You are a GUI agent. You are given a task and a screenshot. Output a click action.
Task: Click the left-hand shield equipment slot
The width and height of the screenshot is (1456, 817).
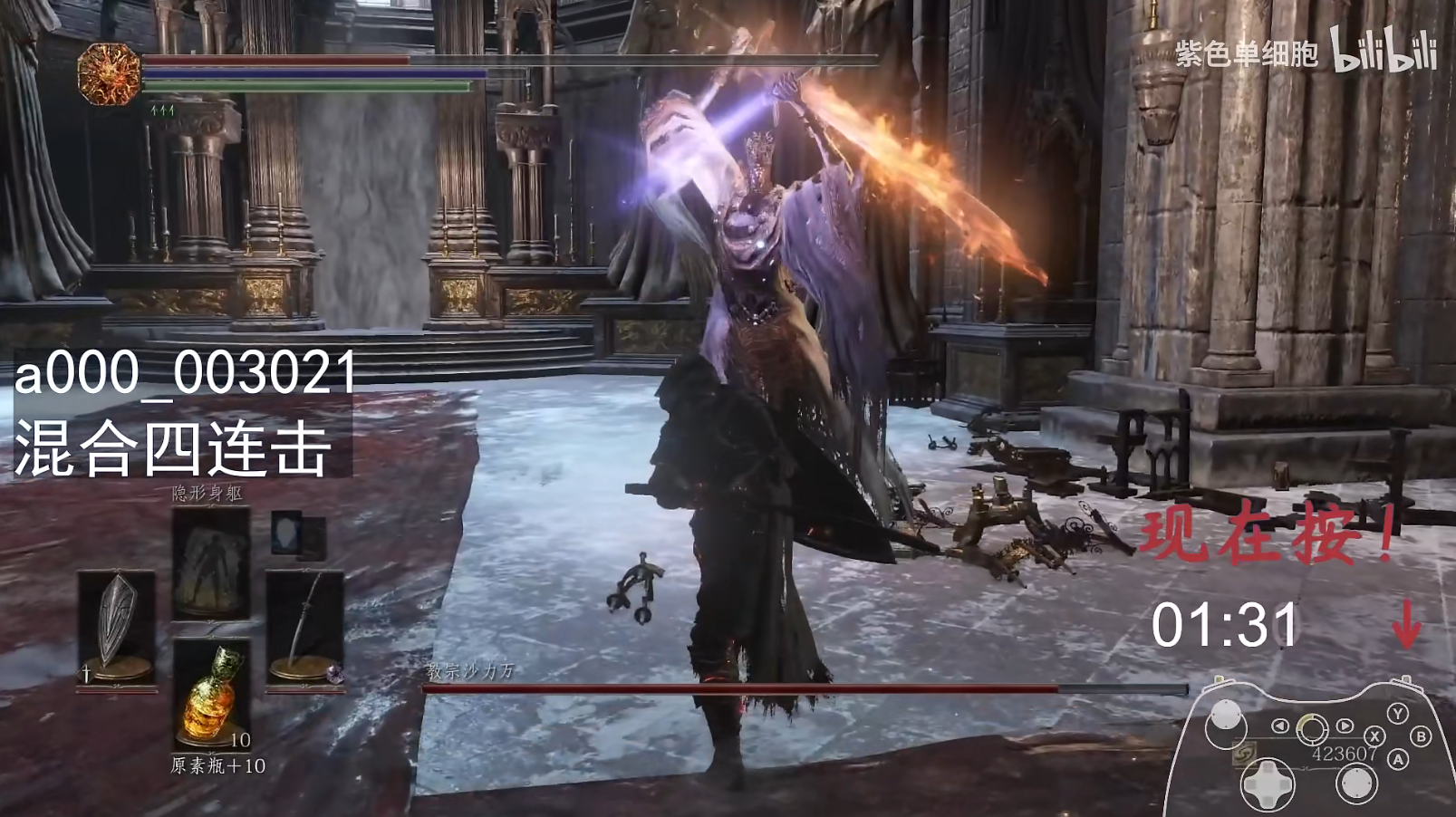[x=115, y=627]
